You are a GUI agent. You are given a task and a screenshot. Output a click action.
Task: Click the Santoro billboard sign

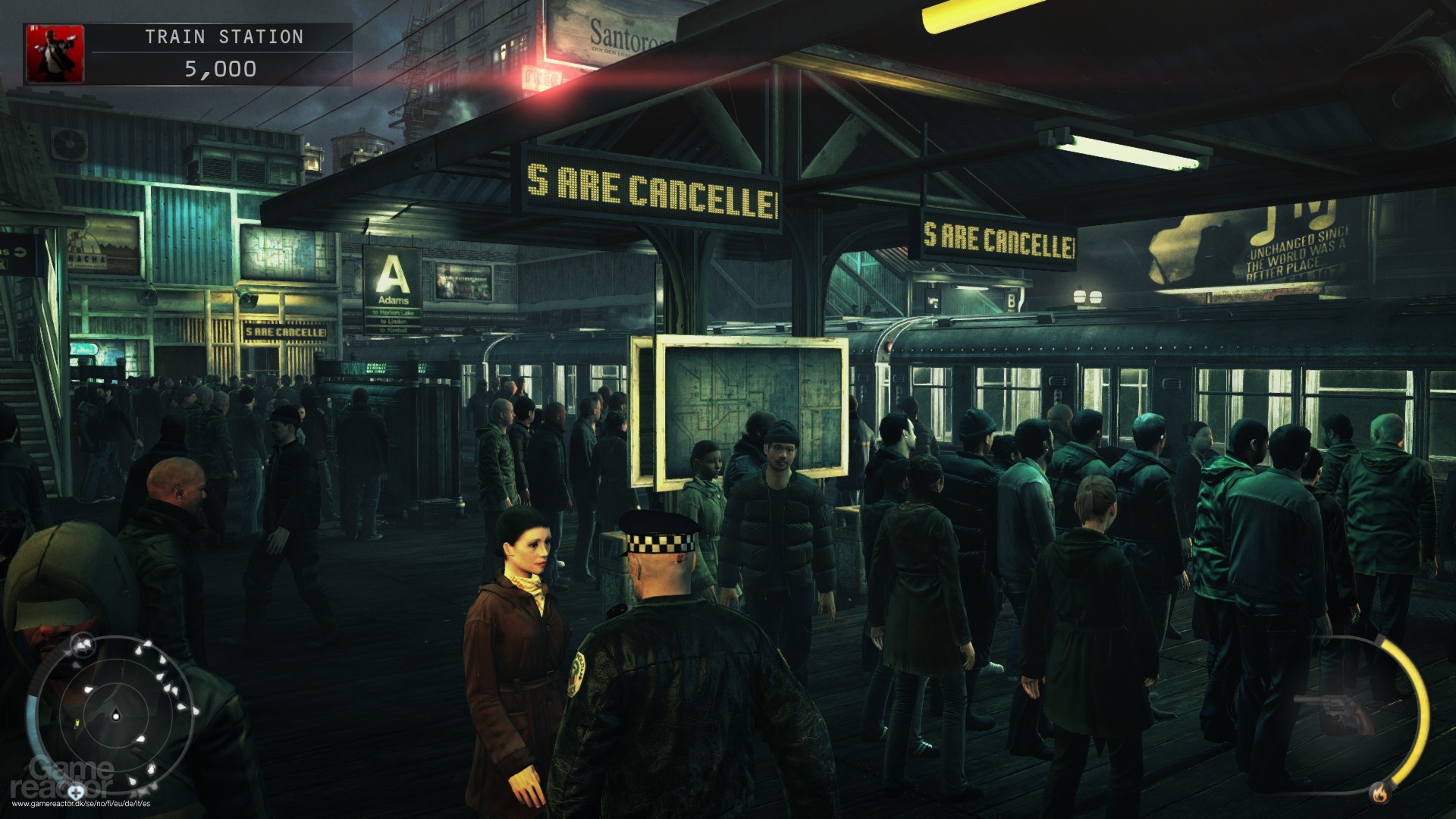click(622, 33)
